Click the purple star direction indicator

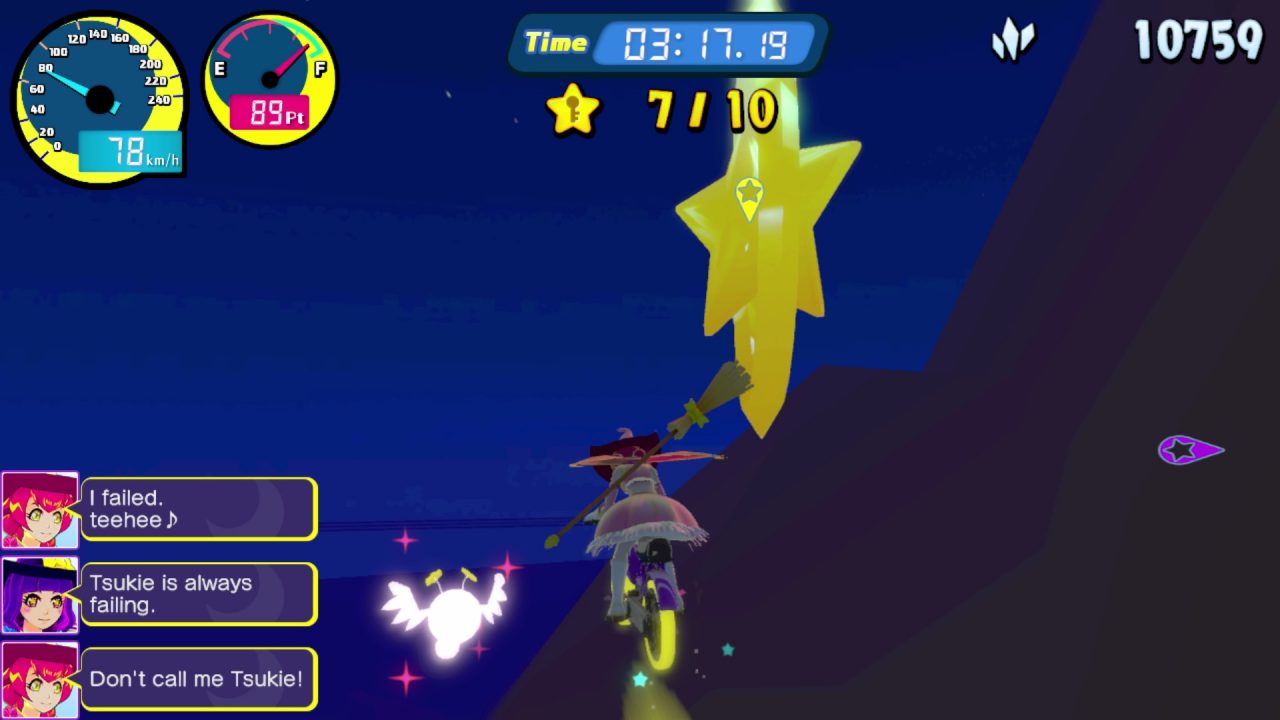point(1188,450)
